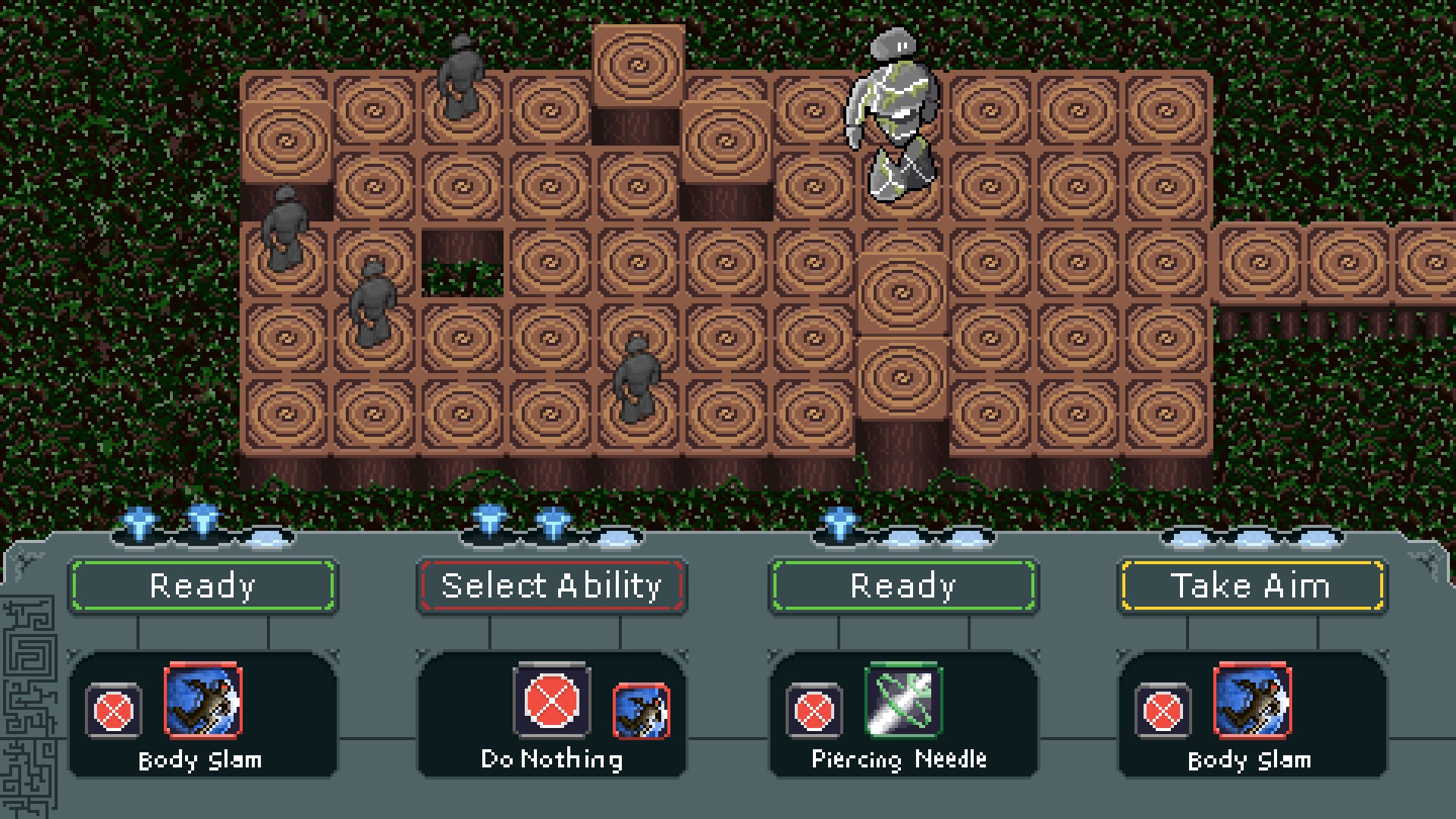Click the red cancel icon under Take Aim
The height and width of the screenshot is (819, 1456).
[1163, 711]
